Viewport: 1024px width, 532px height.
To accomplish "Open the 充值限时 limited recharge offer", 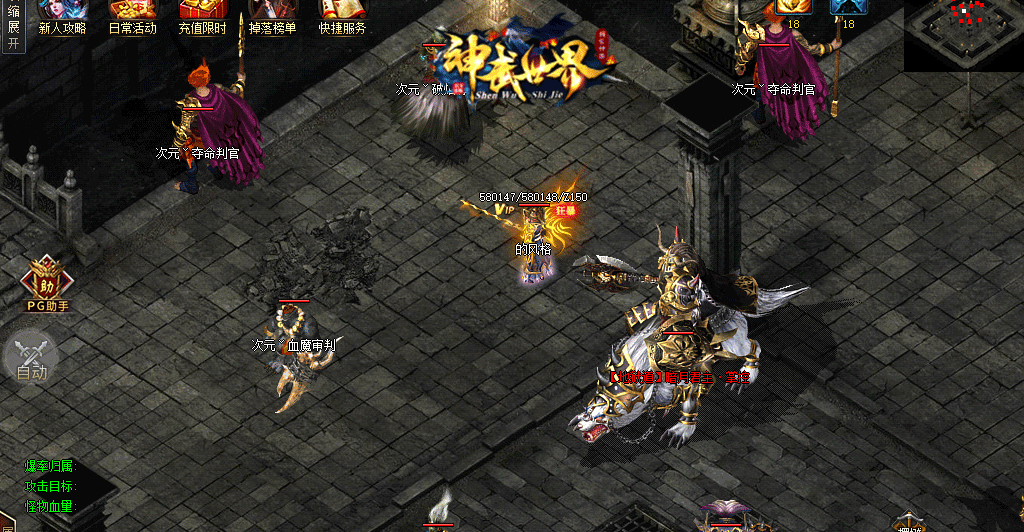I will coord(202,17).
